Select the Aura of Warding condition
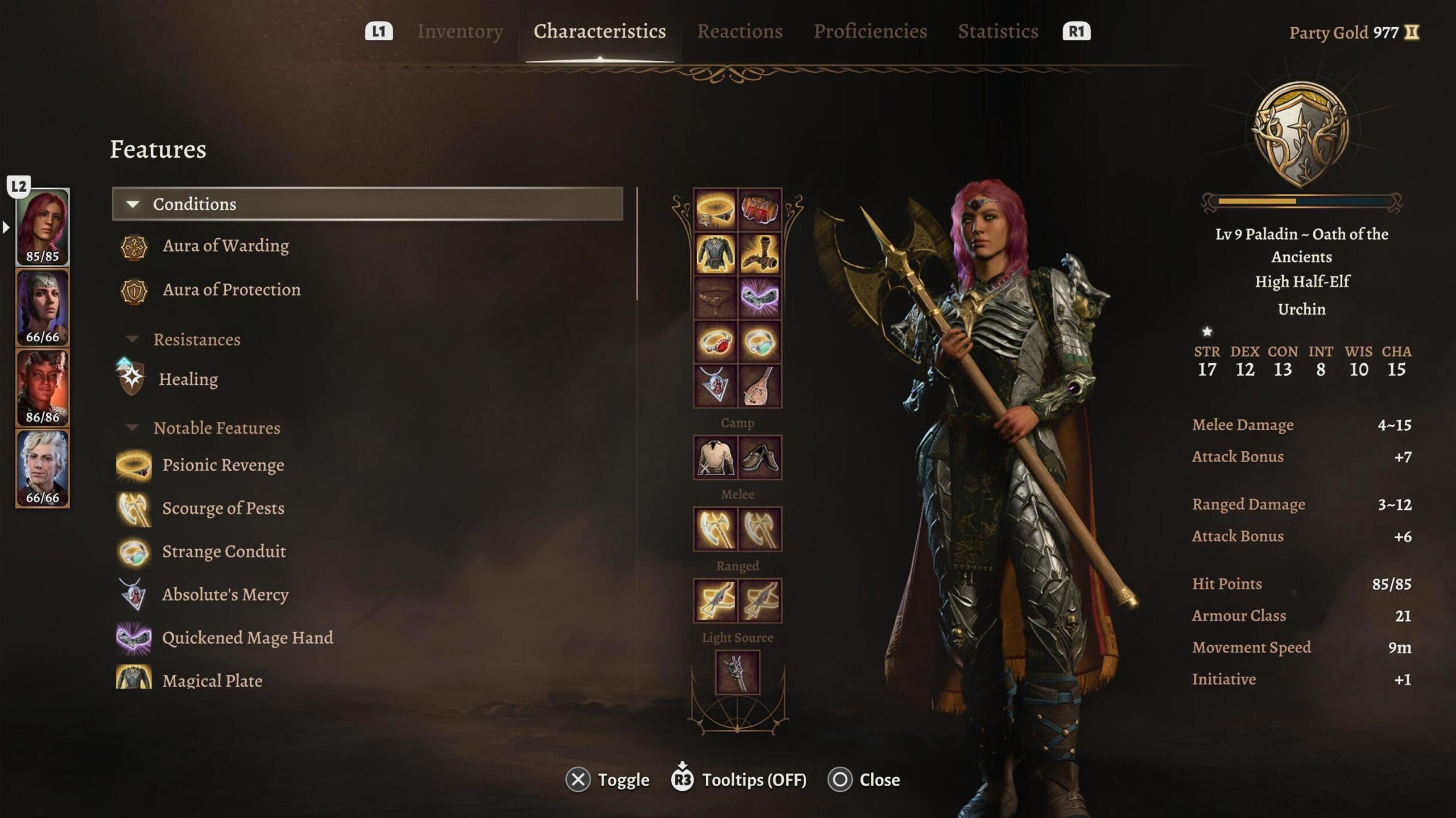 coord(225,246)
